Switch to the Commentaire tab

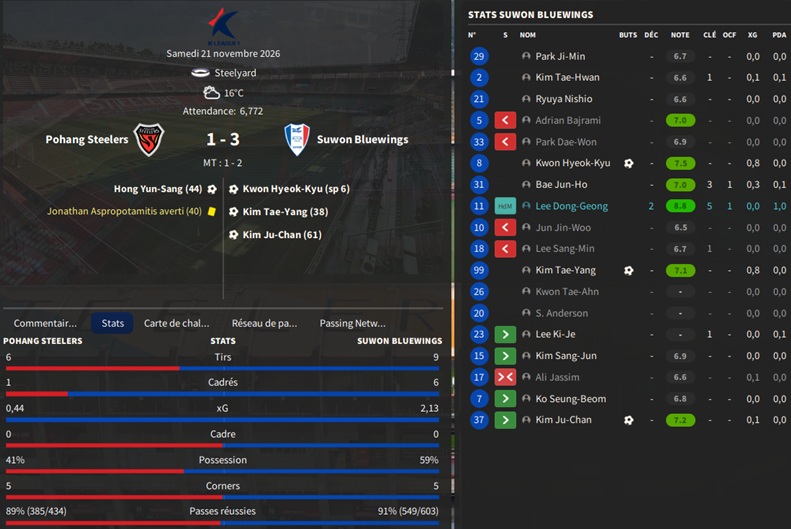coord(45,323)
